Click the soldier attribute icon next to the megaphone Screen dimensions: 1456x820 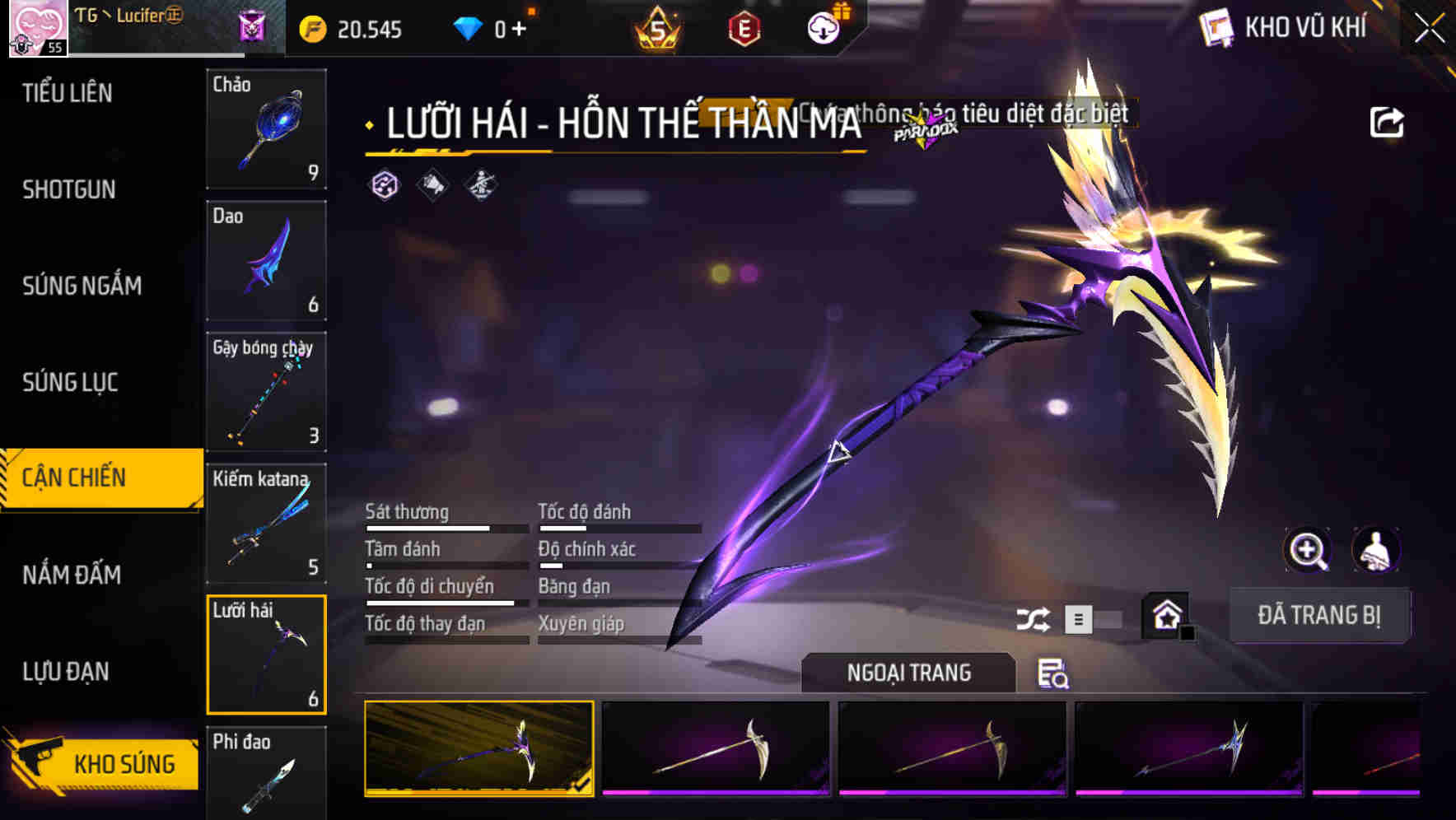point(481,186)
